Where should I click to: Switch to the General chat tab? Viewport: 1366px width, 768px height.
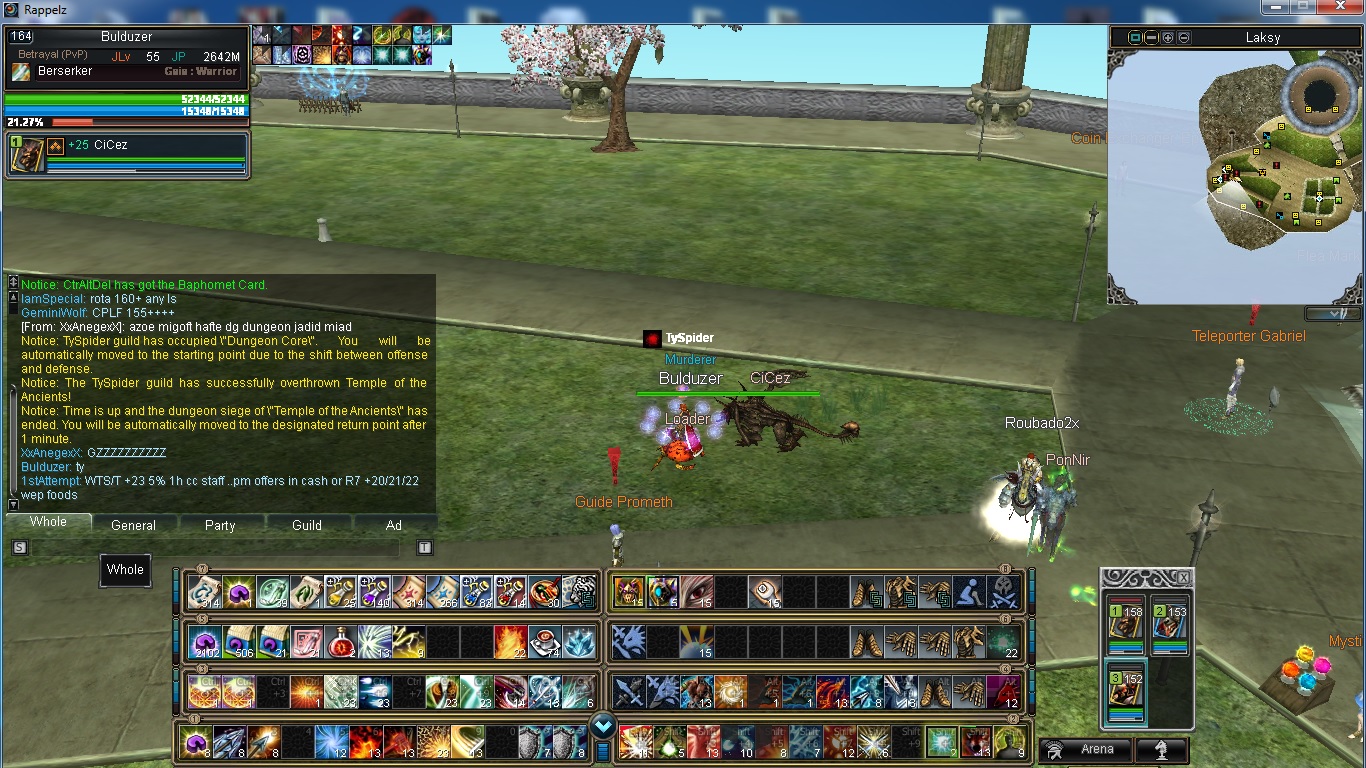click(x=133, y=525)
